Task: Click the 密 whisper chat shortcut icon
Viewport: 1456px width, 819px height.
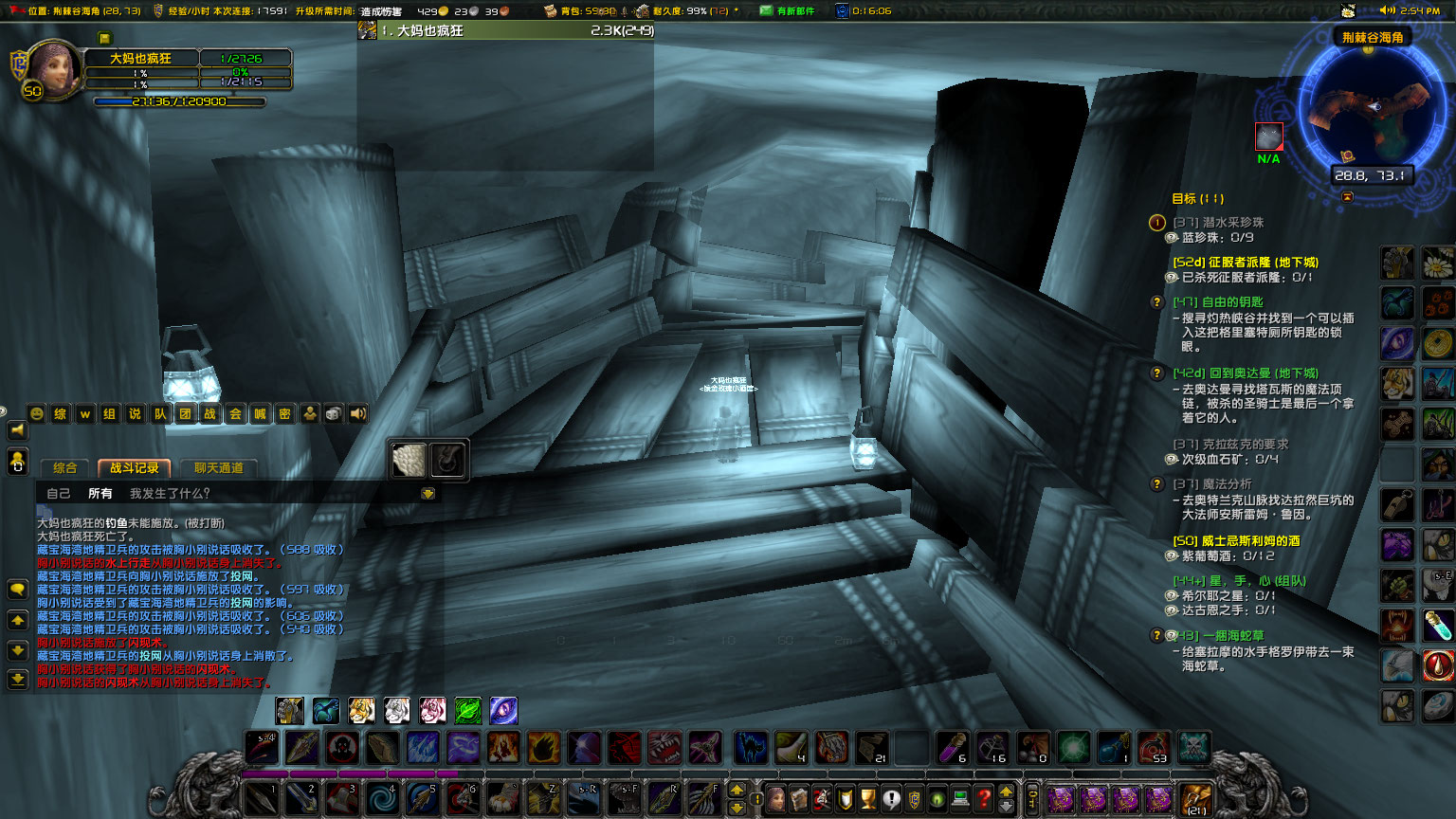Action: pyautogui.click(x=284, y=413)
